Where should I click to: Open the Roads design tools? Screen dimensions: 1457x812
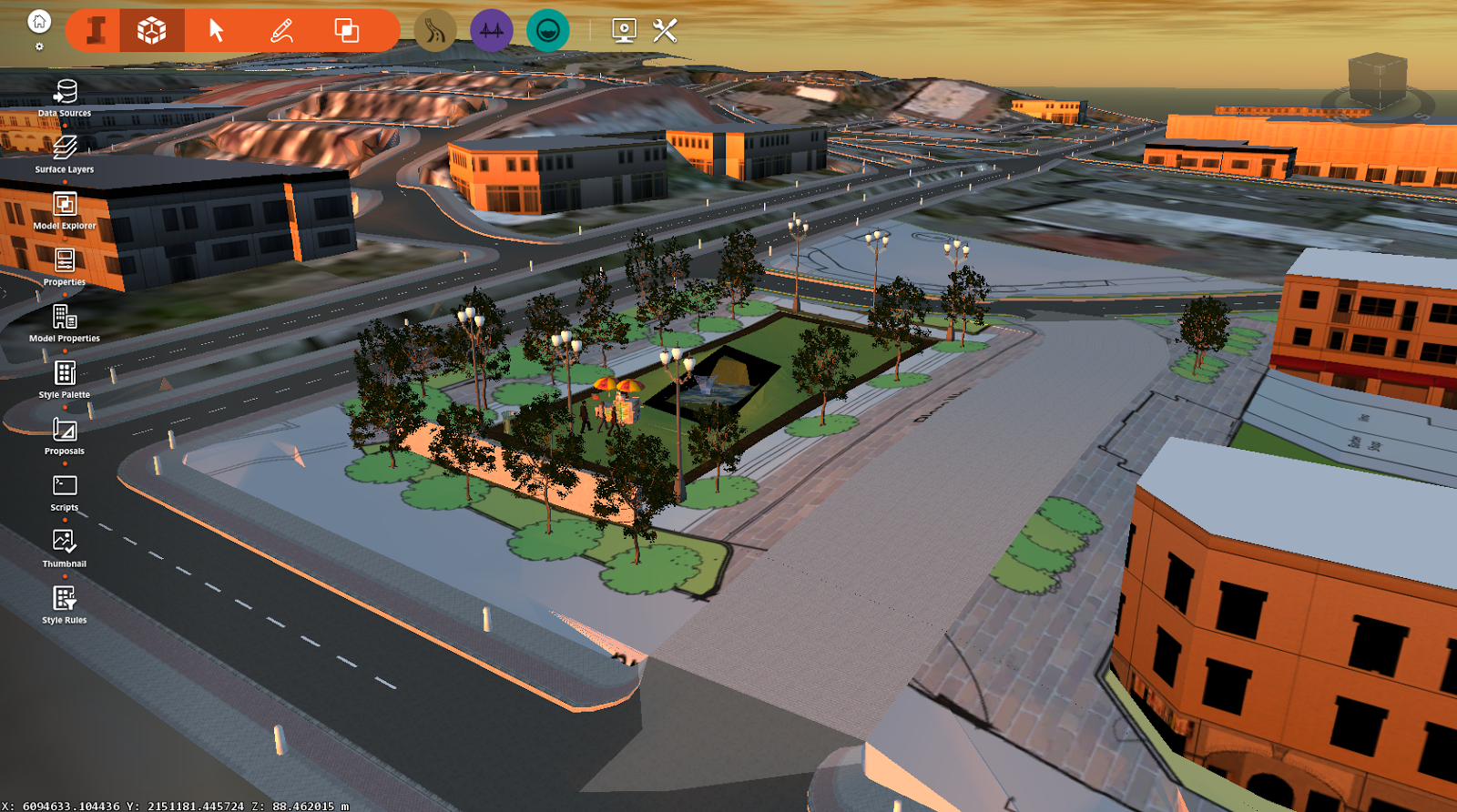434,28
